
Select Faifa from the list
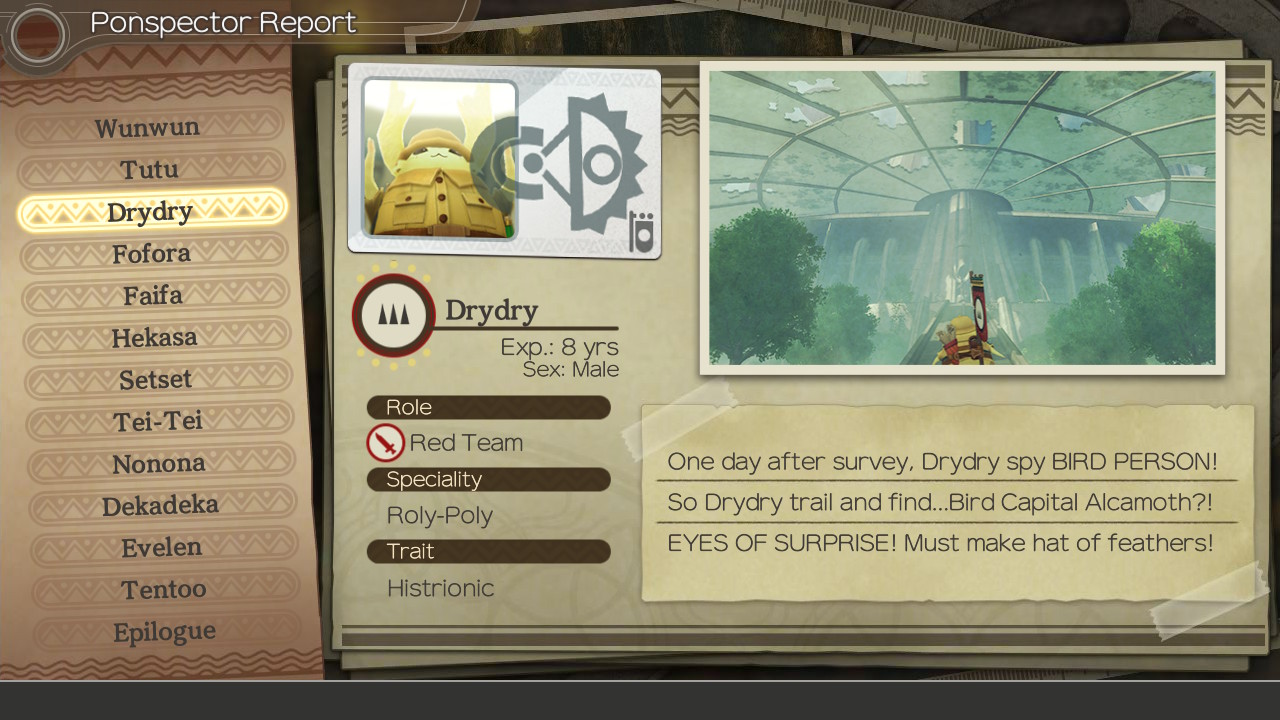[153, 296]
